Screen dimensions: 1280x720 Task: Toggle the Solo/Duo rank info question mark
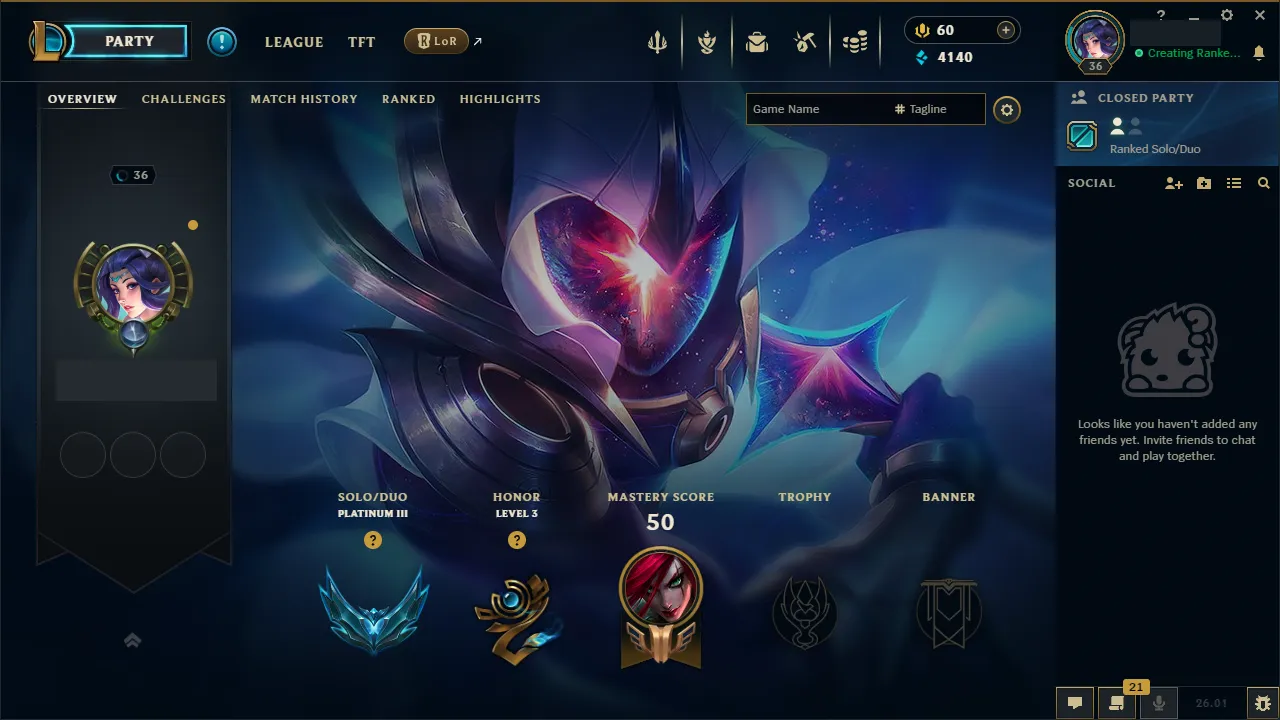(x=373, y=540)
